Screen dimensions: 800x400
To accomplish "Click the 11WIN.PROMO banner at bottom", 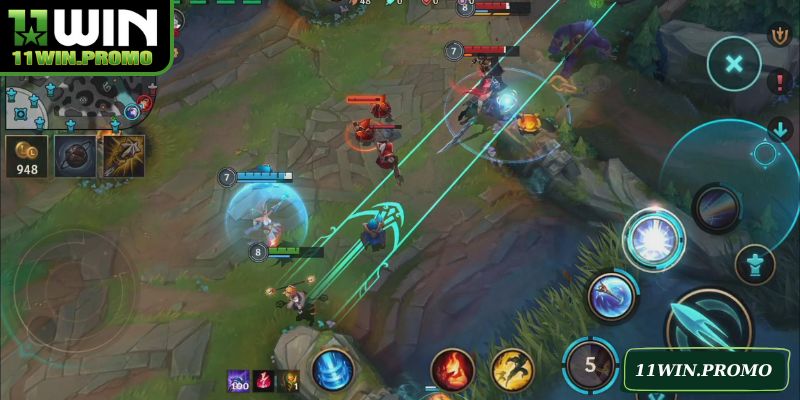I will pyautogui.click(x=704, y=371).
